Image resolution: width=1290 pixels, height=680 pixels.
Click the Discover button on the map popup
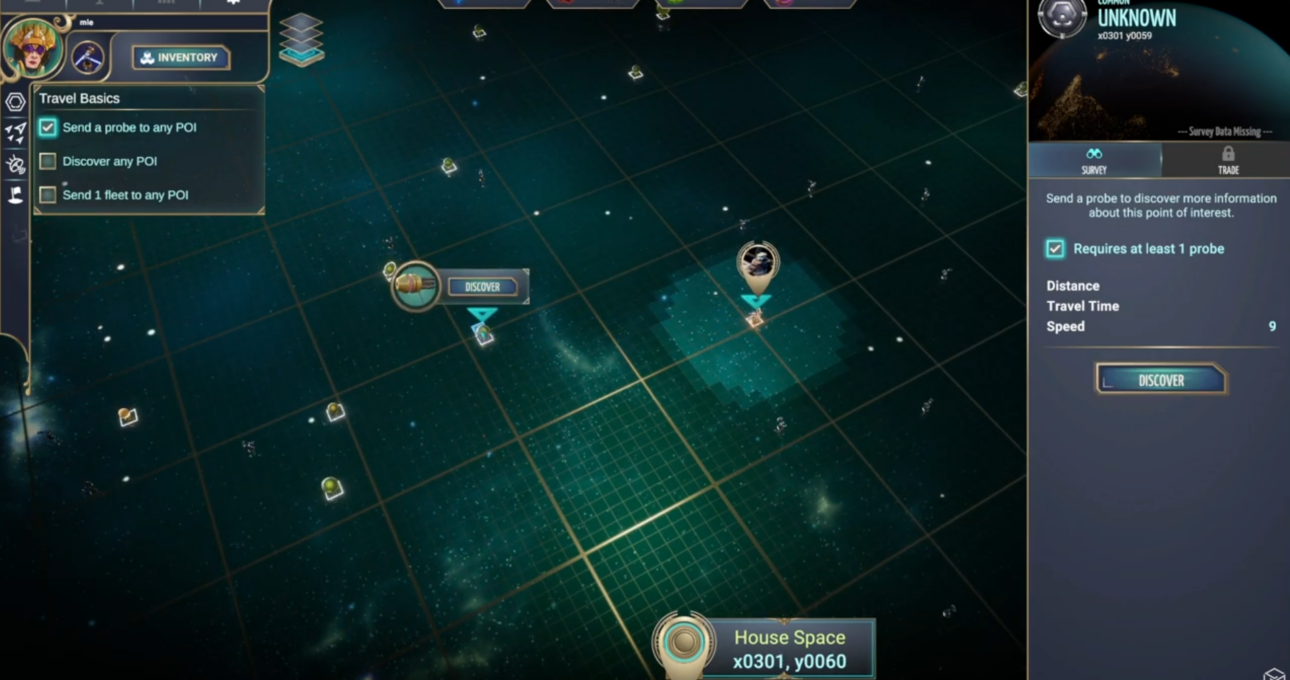(x=482, y=287)
